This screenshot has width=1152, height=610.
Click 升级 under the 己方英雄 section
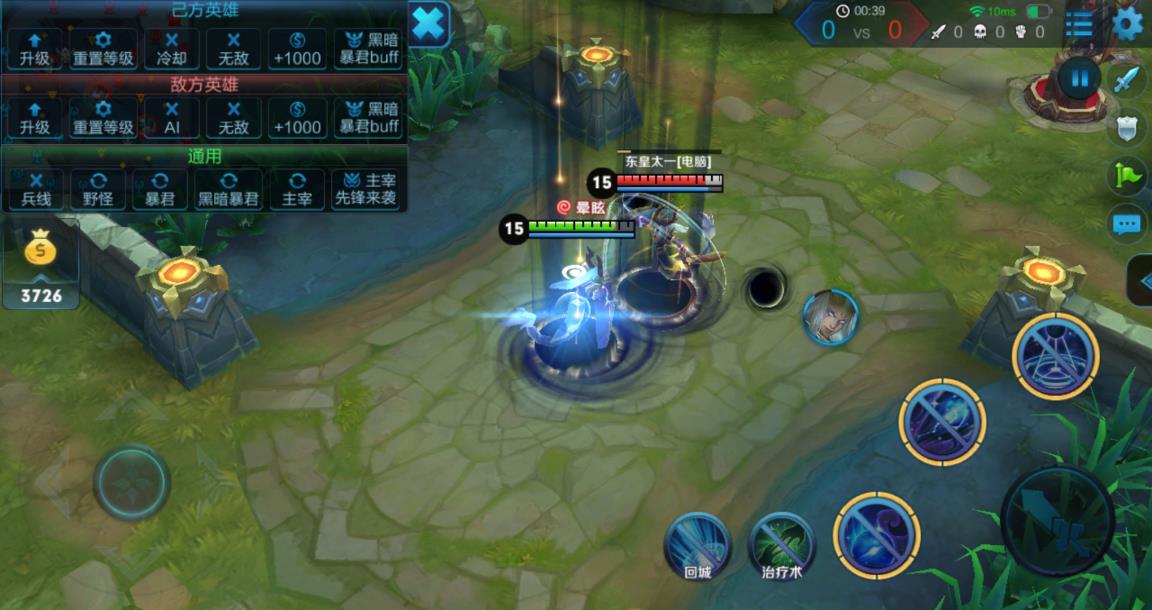pyautogui.click(x=35, y=48)
